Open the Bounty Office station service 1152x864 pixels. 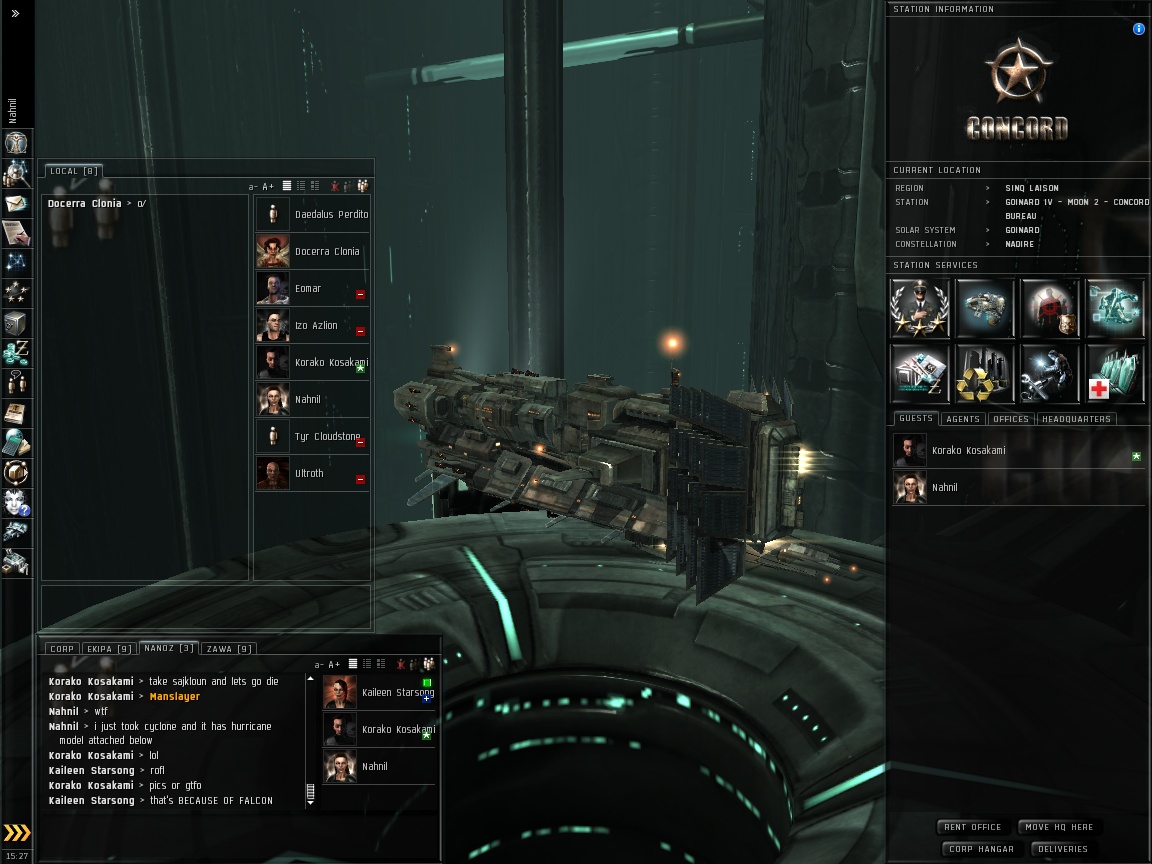[1050, 308]
